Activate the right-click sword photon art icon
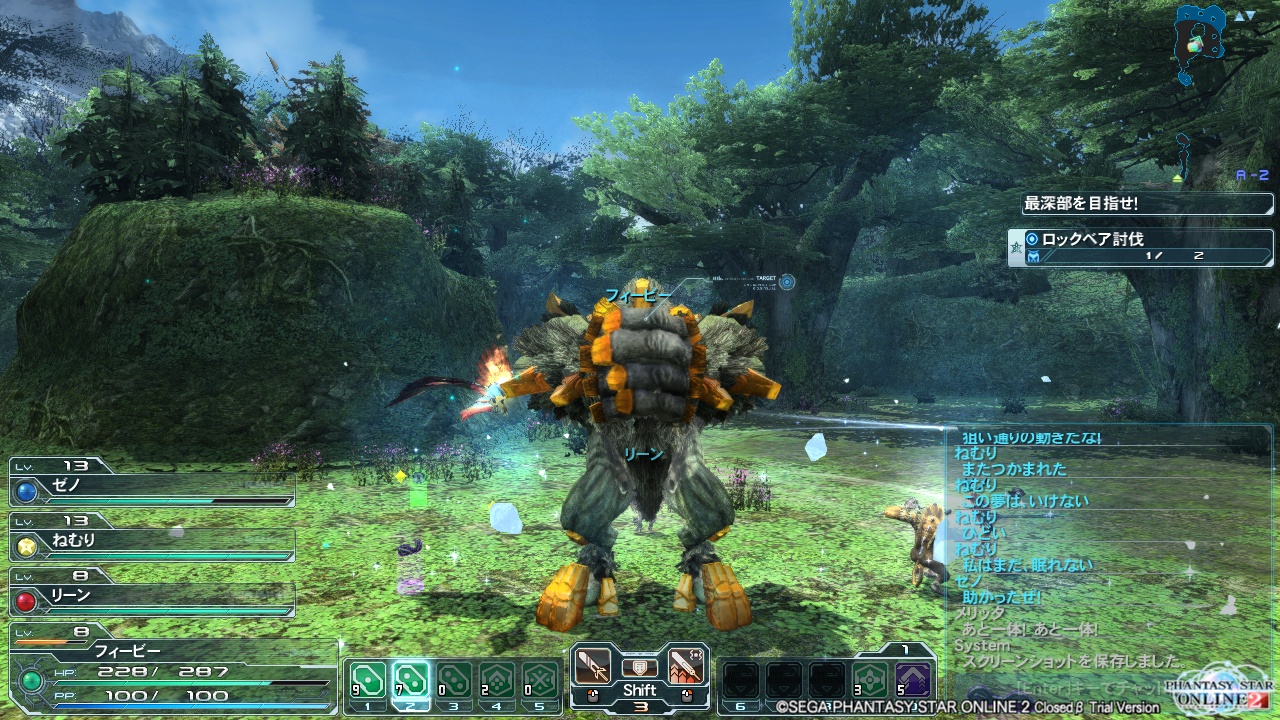The width and height of the screenshot is (1280, 720). (x=685, y=666)
